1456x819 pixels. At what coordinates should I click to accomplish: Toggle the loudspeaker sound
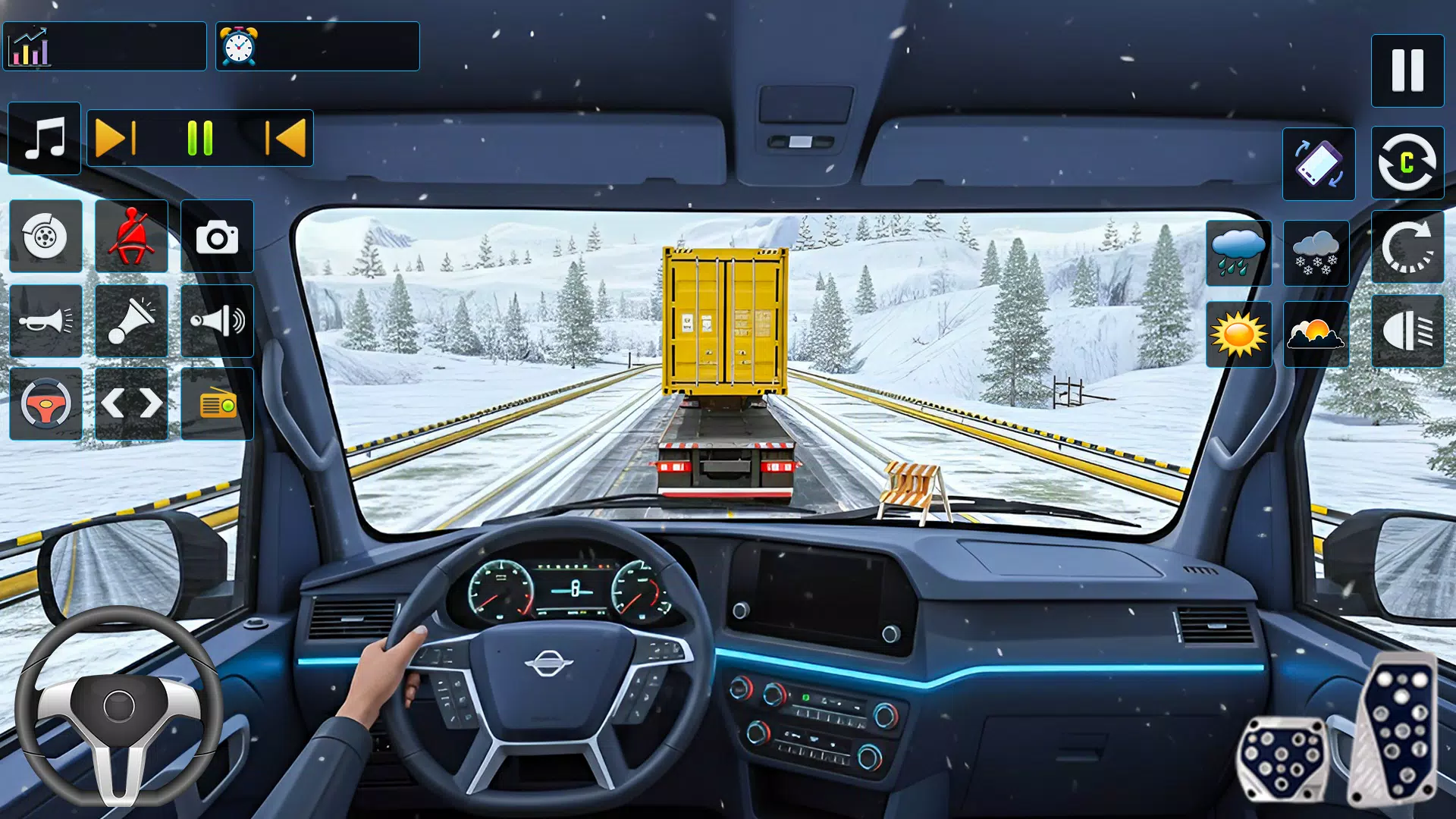[217, 321]
